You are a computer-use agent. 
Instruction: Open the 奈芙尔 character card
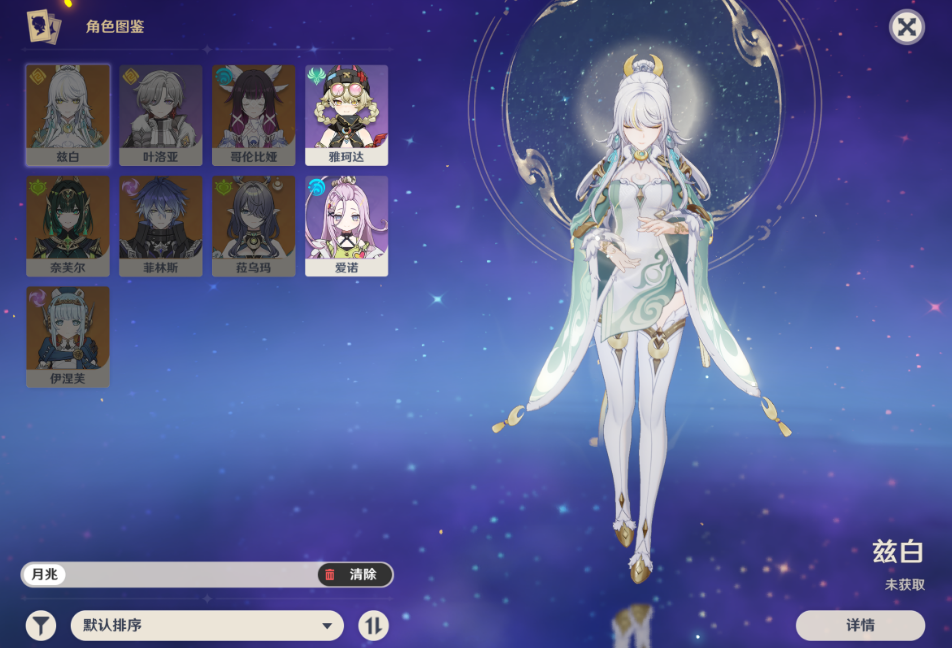click(x=68, y=225)
